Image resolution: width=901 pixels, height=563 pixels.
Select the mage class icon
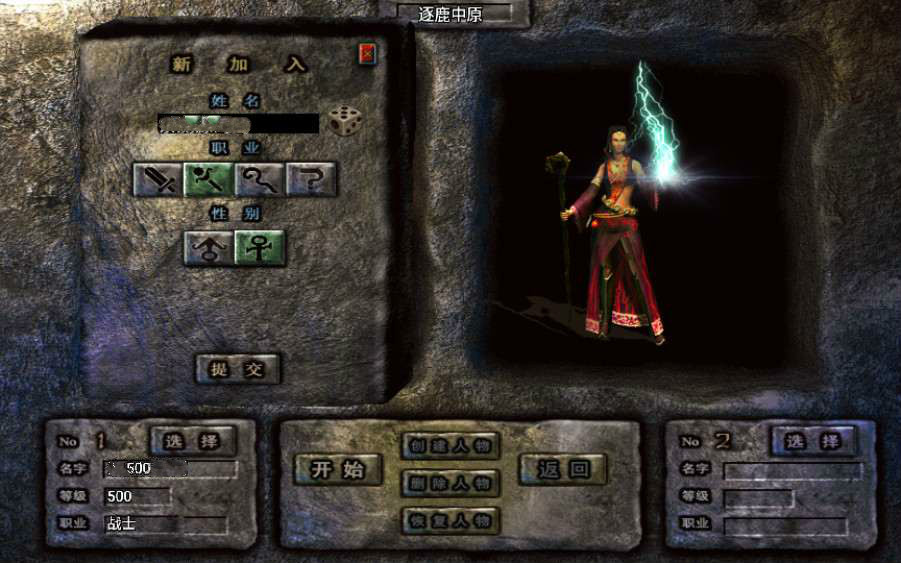[x=209, y=180]
